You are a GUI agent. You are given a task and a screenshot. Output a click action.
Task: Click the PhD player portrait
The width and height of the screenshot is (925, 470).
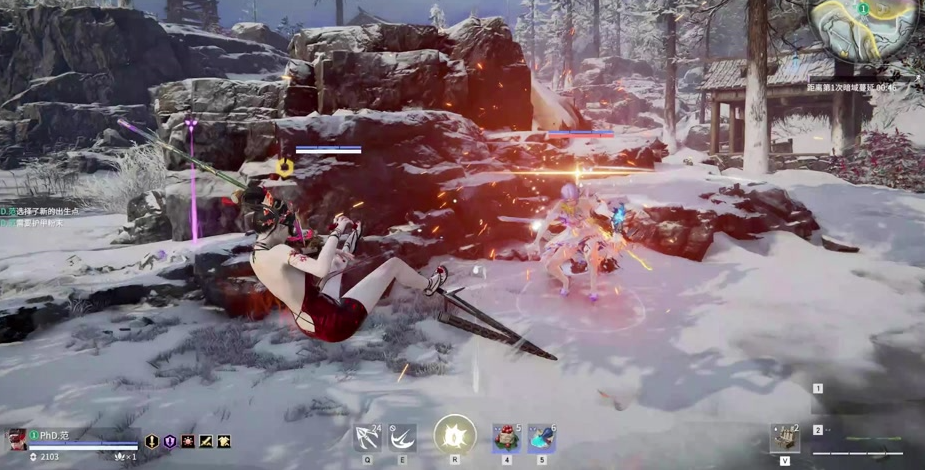[x=17, y=439]
